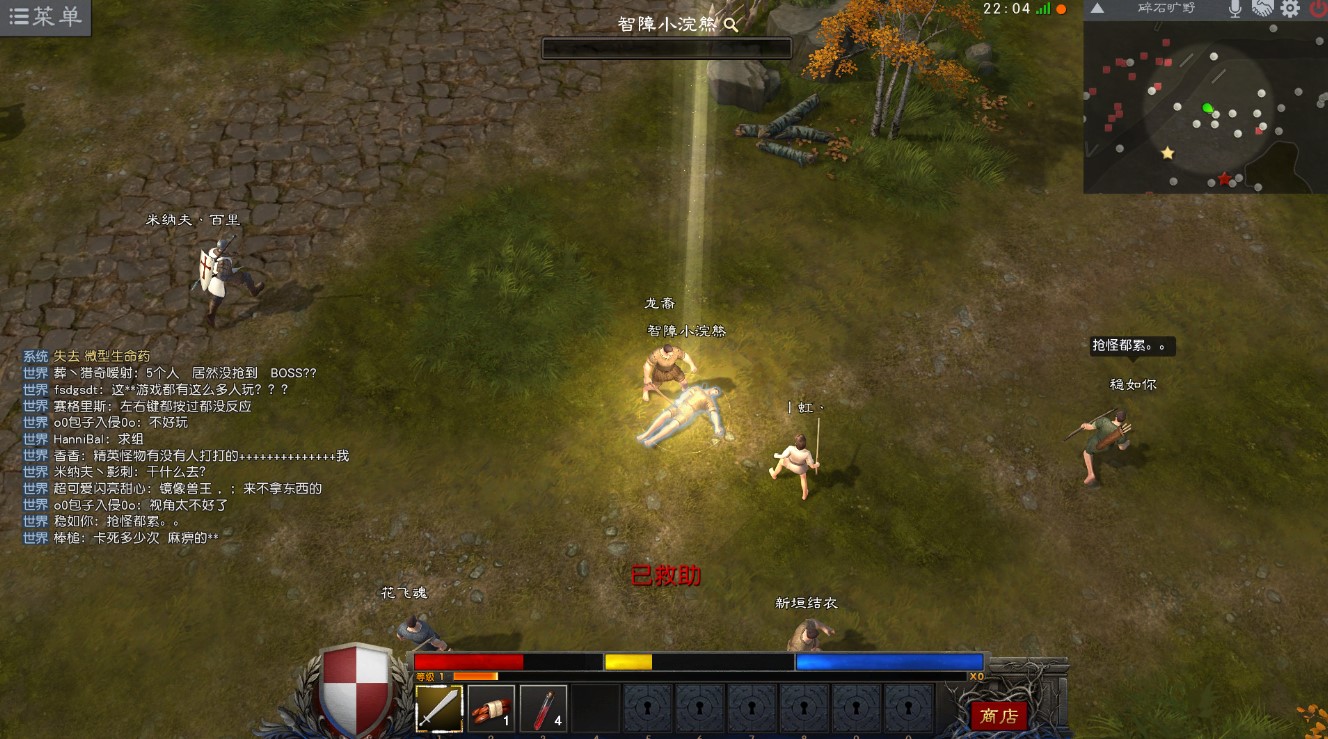The image size is (1328, 739).
Task: Click the magnifier beside target name 智障小浣熊
Action: [731, 25]
